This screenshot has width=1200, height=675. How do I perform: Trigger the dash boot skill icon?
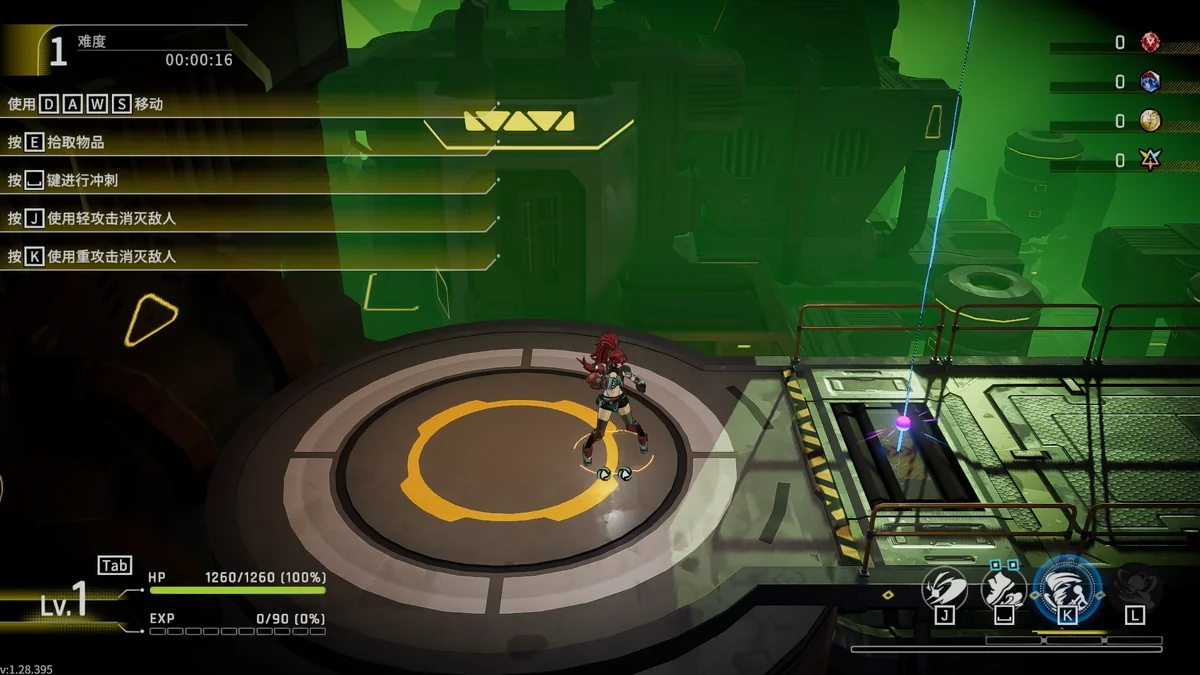click(x=1004, y=586)
